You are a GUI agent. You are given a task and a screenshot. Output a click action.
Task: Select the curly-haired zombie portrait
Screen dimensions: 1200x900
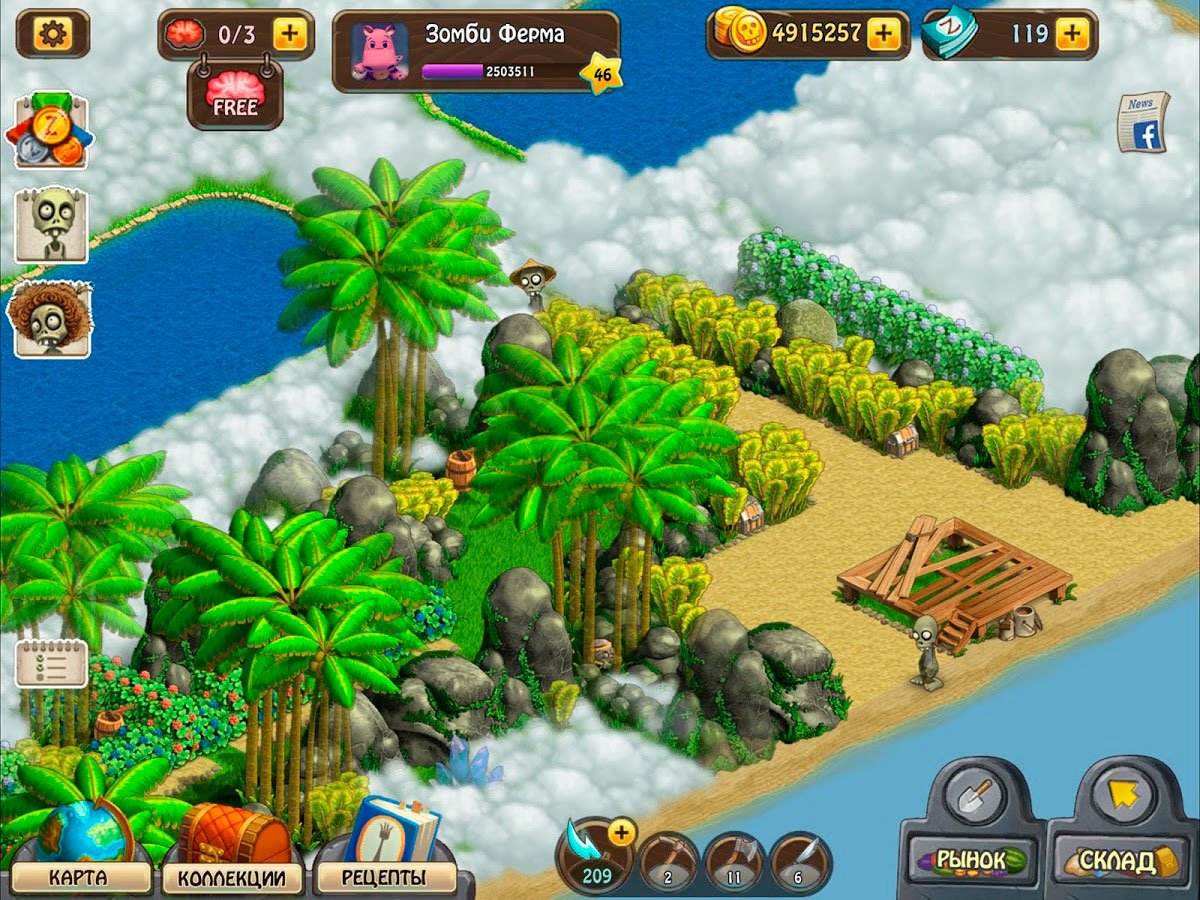[51, 319]
